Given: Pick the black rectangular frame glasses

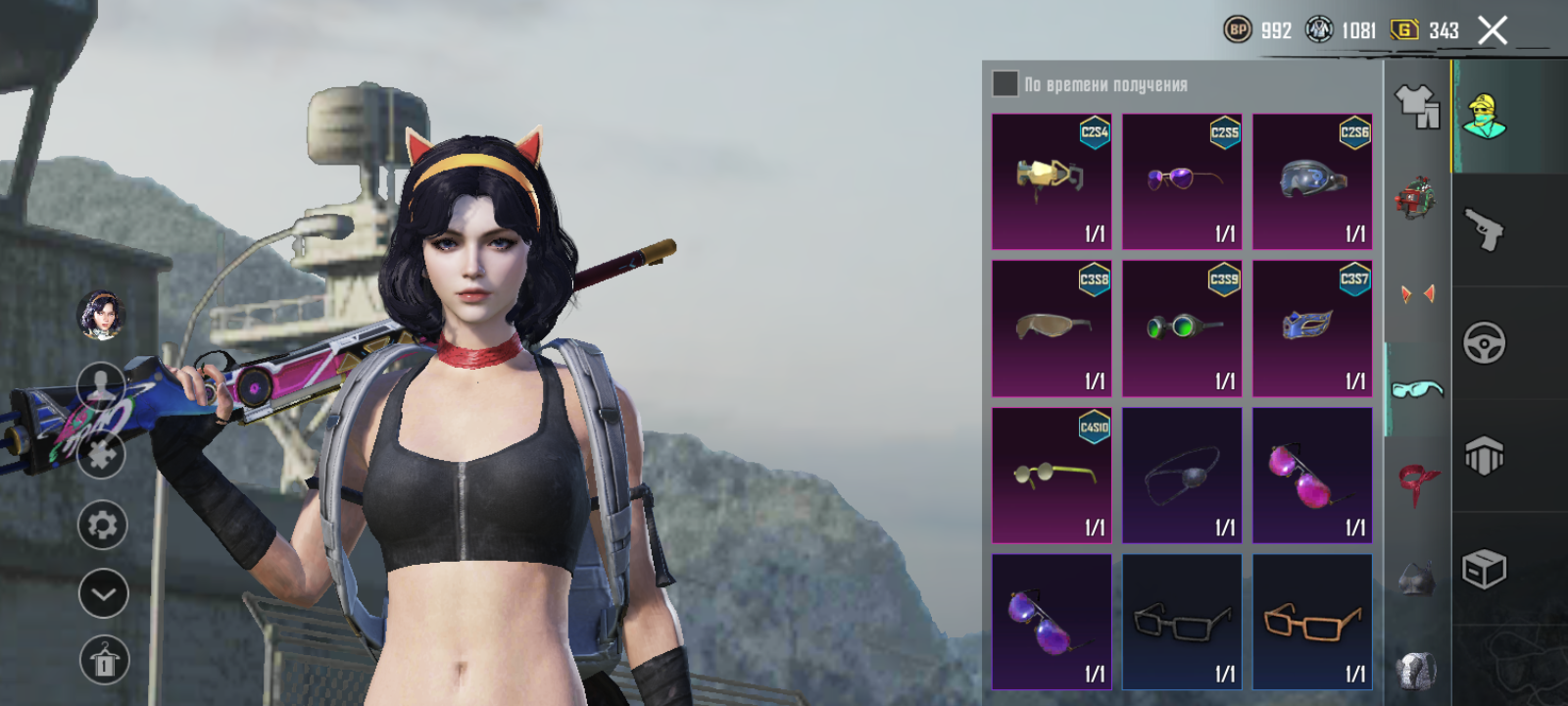Looking at the screenshot, I should pos(1182,622).
